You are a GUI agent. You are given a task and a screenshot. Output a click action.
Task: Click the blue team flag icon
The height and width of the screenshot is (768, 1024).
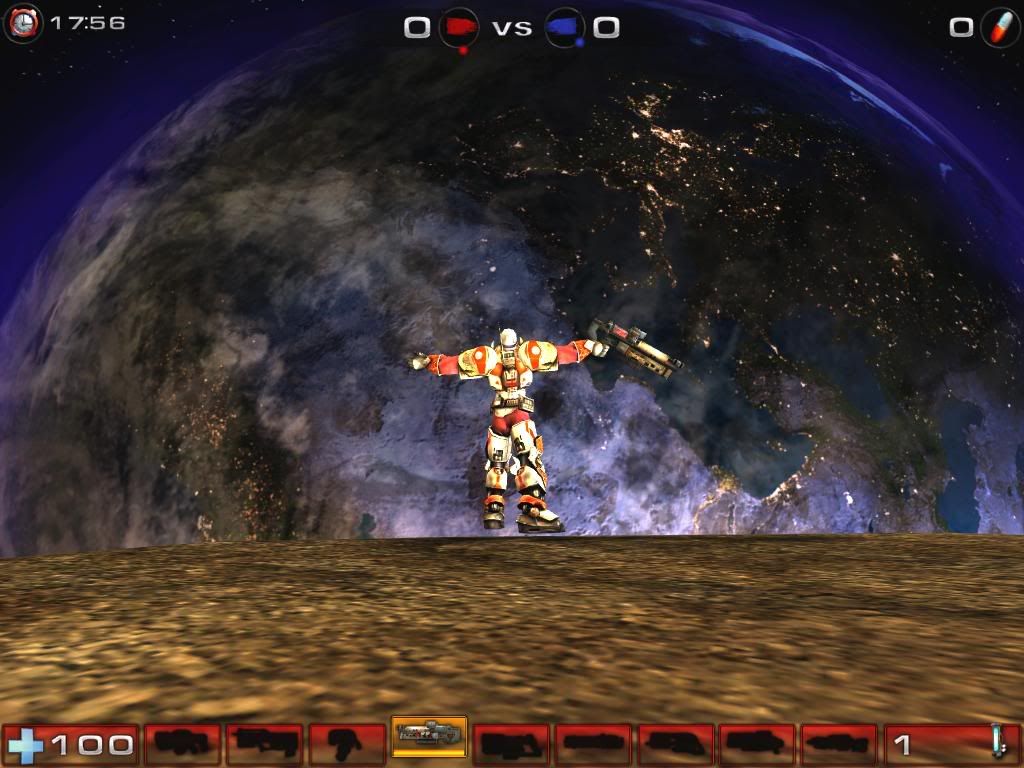pos(565,26)
